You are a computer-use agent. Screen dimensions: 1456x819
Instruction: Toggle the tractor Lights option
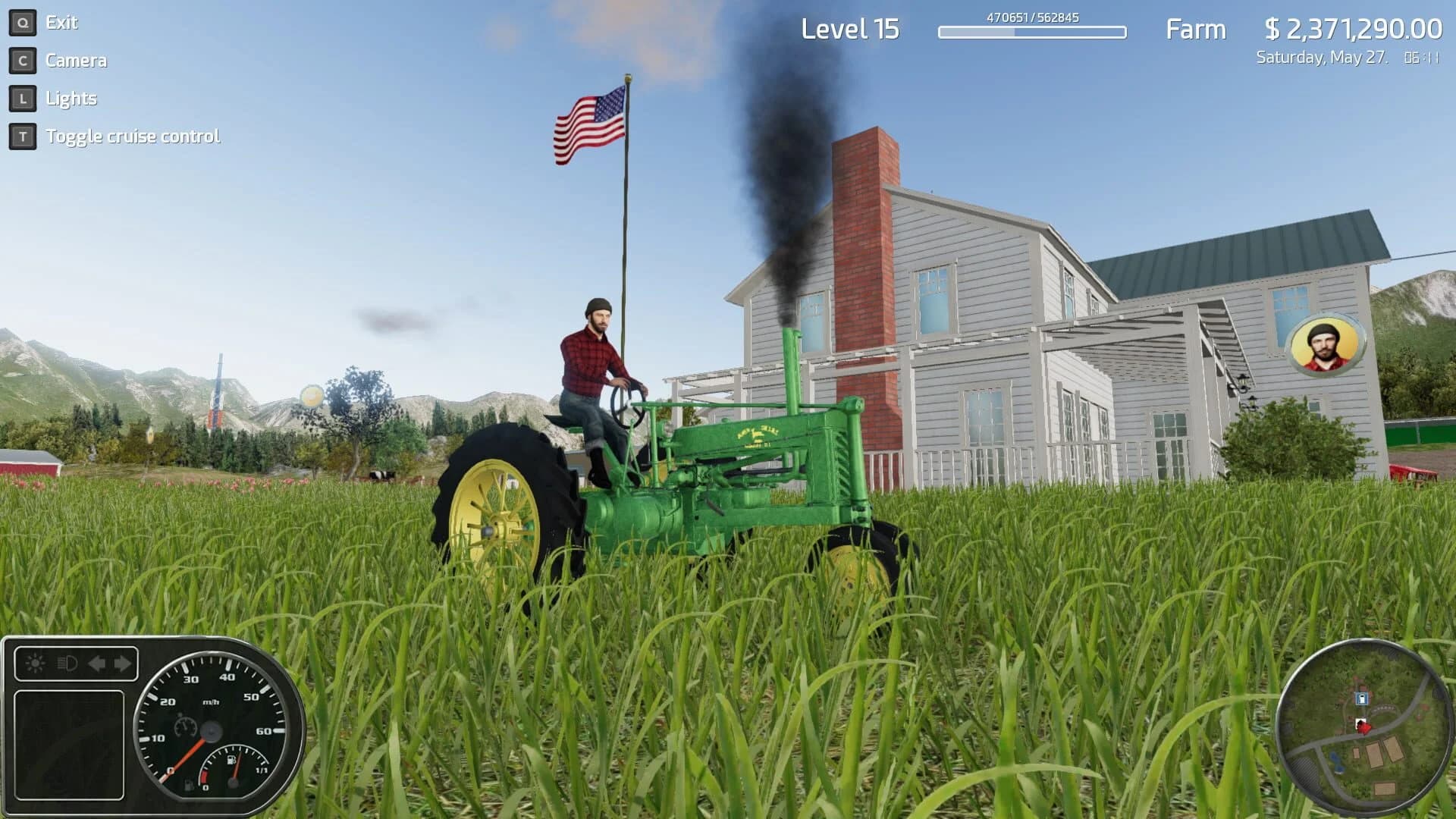[72, 99]
